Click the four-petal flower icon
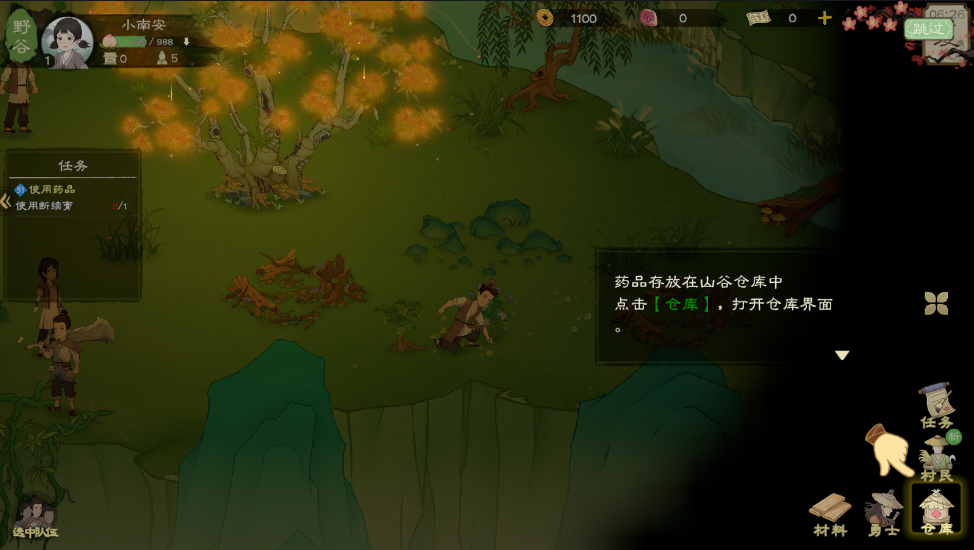 [936, 303]
